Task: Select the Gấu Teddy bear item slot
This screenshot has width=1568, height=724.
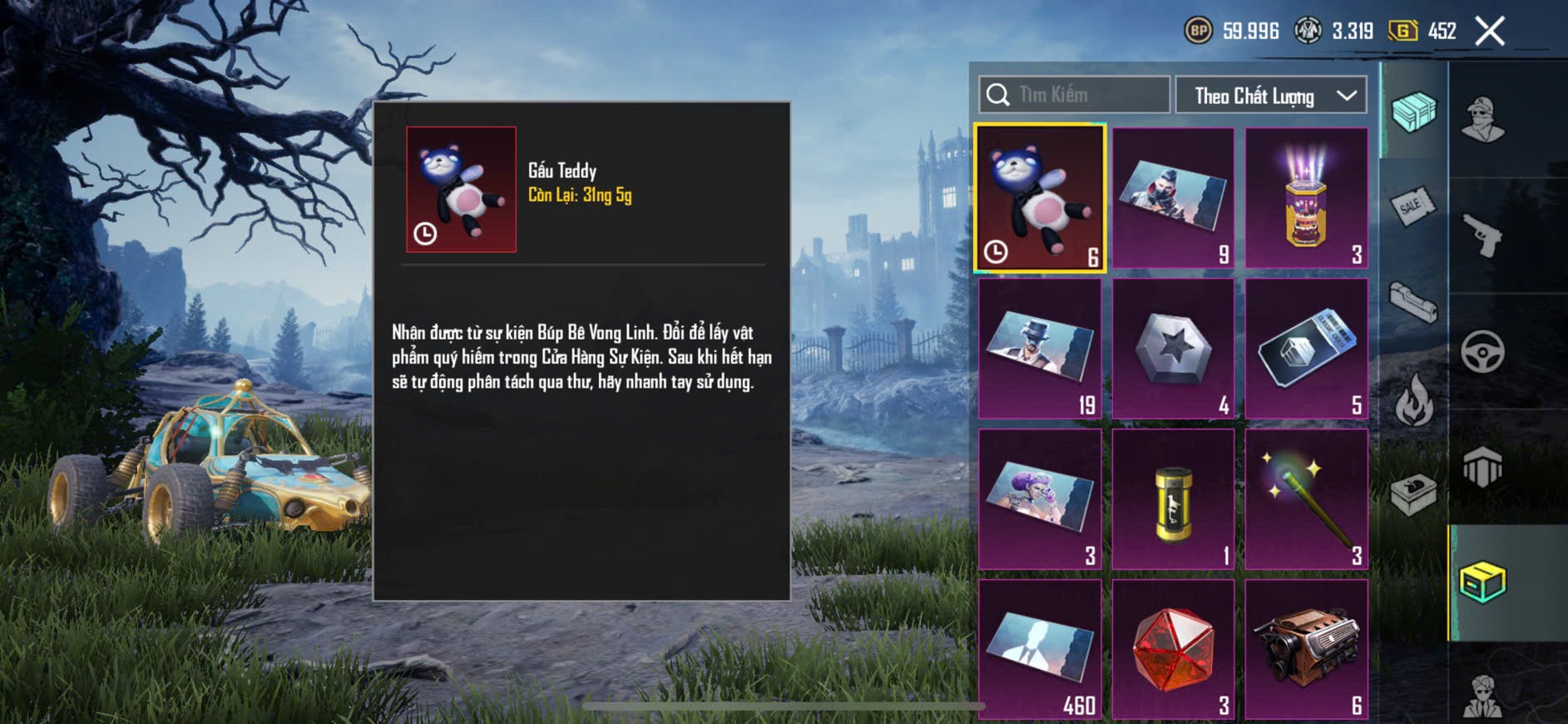Action: 1040,198
